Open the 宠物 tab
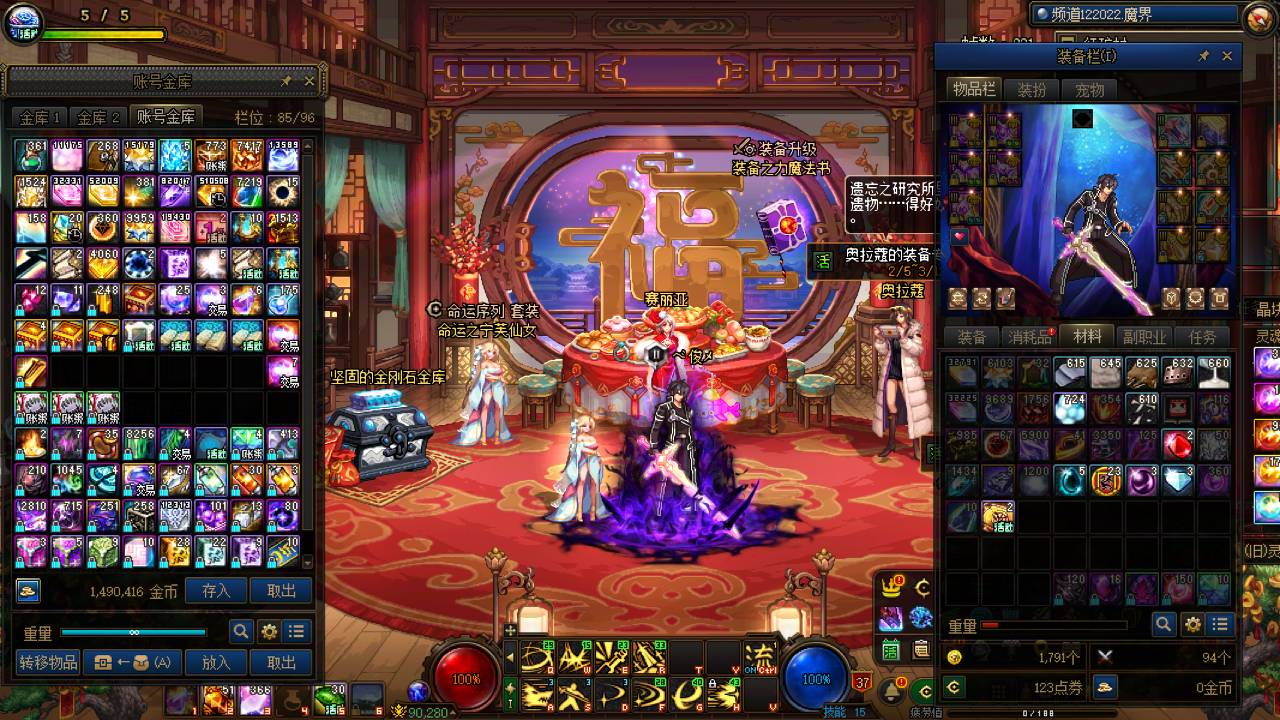Viewport: 1280px width, 720px height. tap(1089, 90)
